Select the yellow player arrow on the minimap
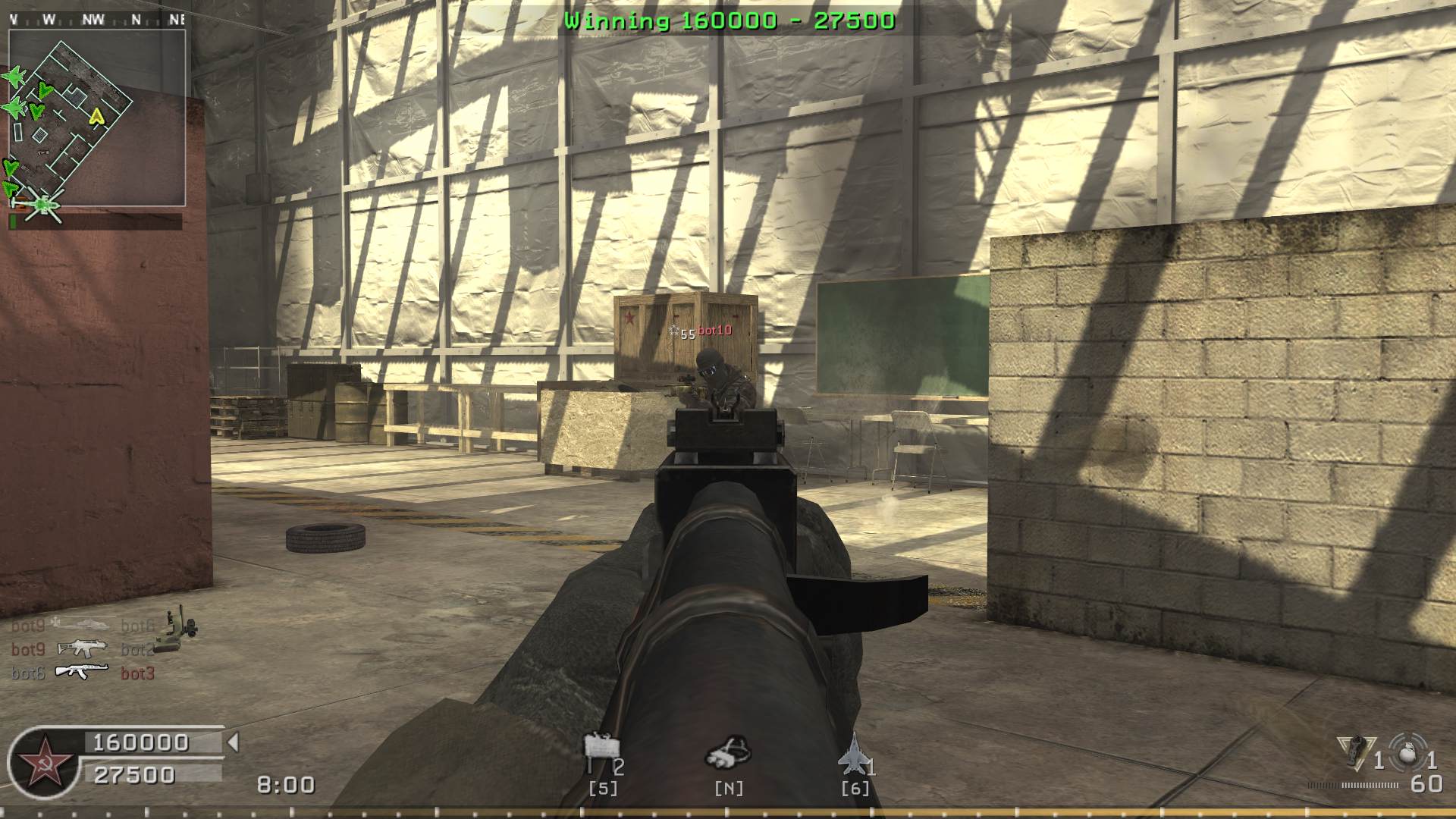 point(96,116)
